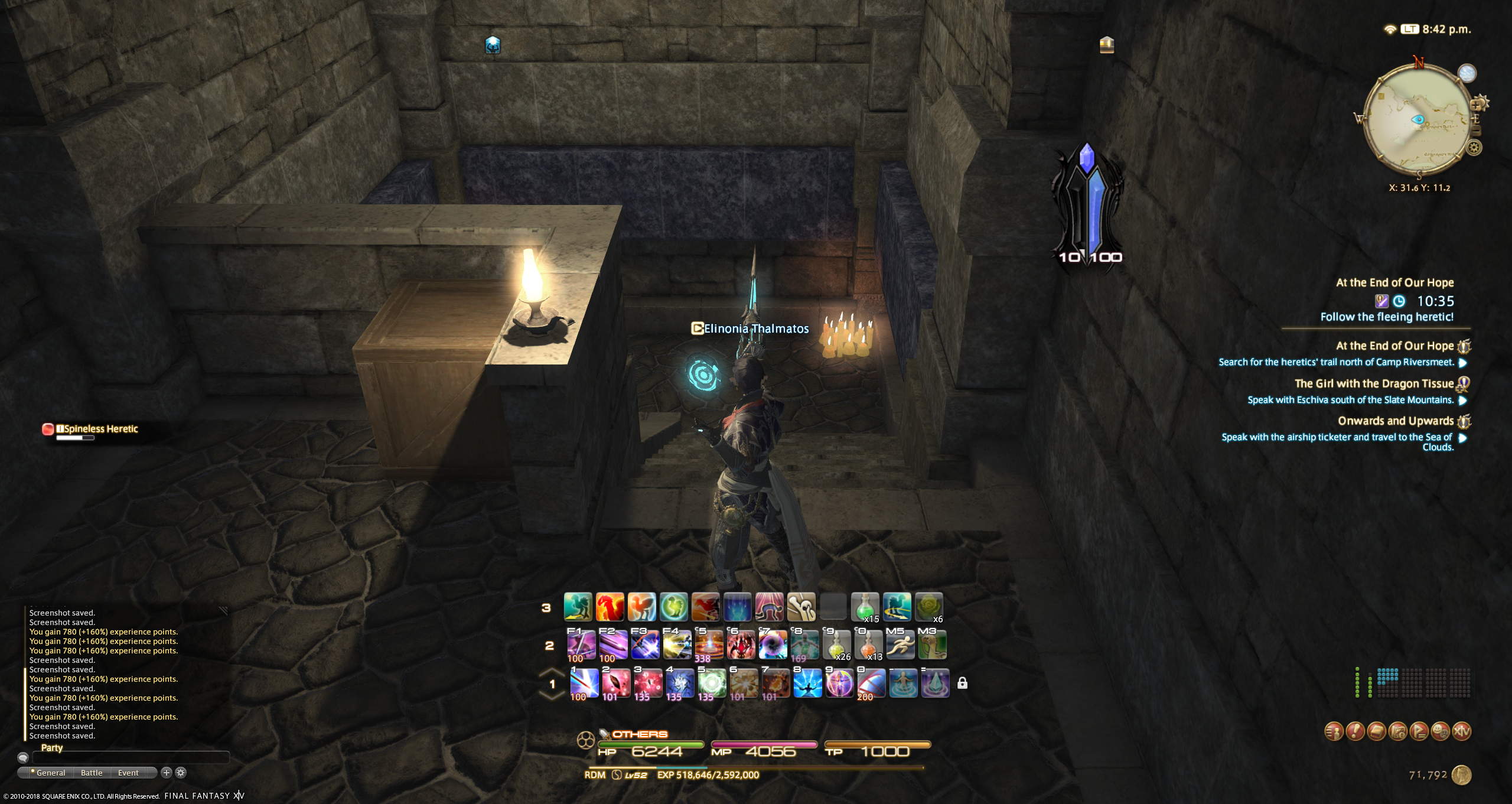Switch to the Battle chat tab
The height and width of the screenshot is (804, 1512).
pyautogui.click(x=92, y=773)
